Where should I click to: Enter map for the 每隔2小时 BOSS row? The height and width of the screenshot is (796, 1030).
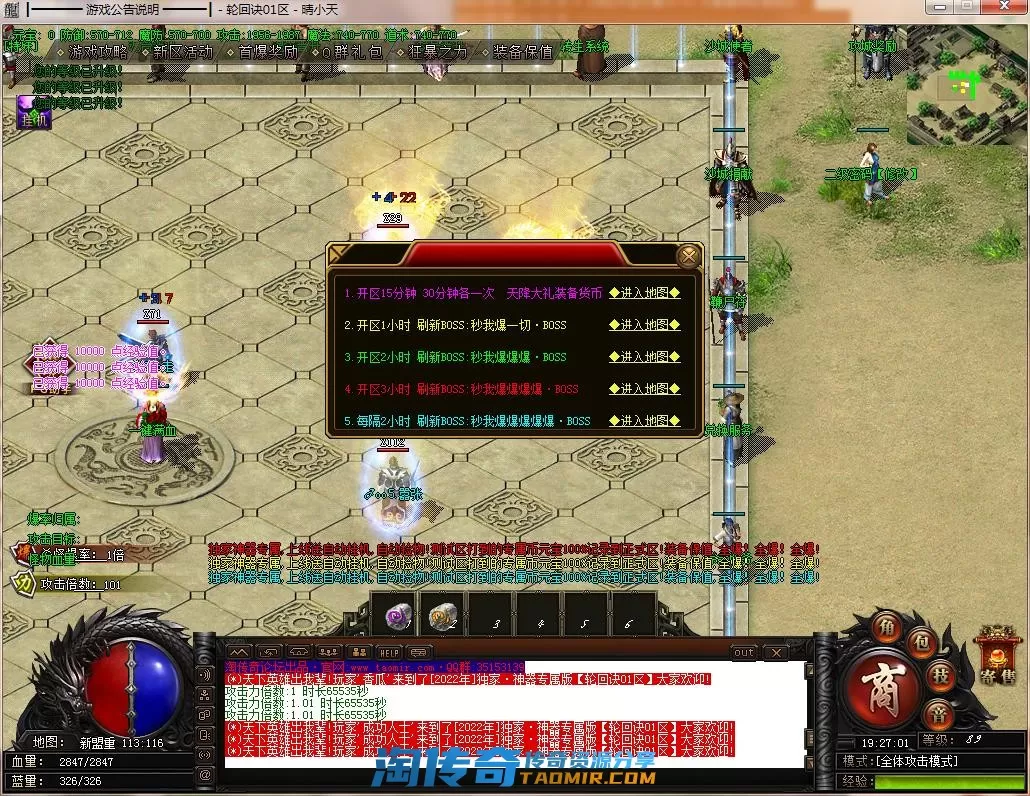coord(644,421)
